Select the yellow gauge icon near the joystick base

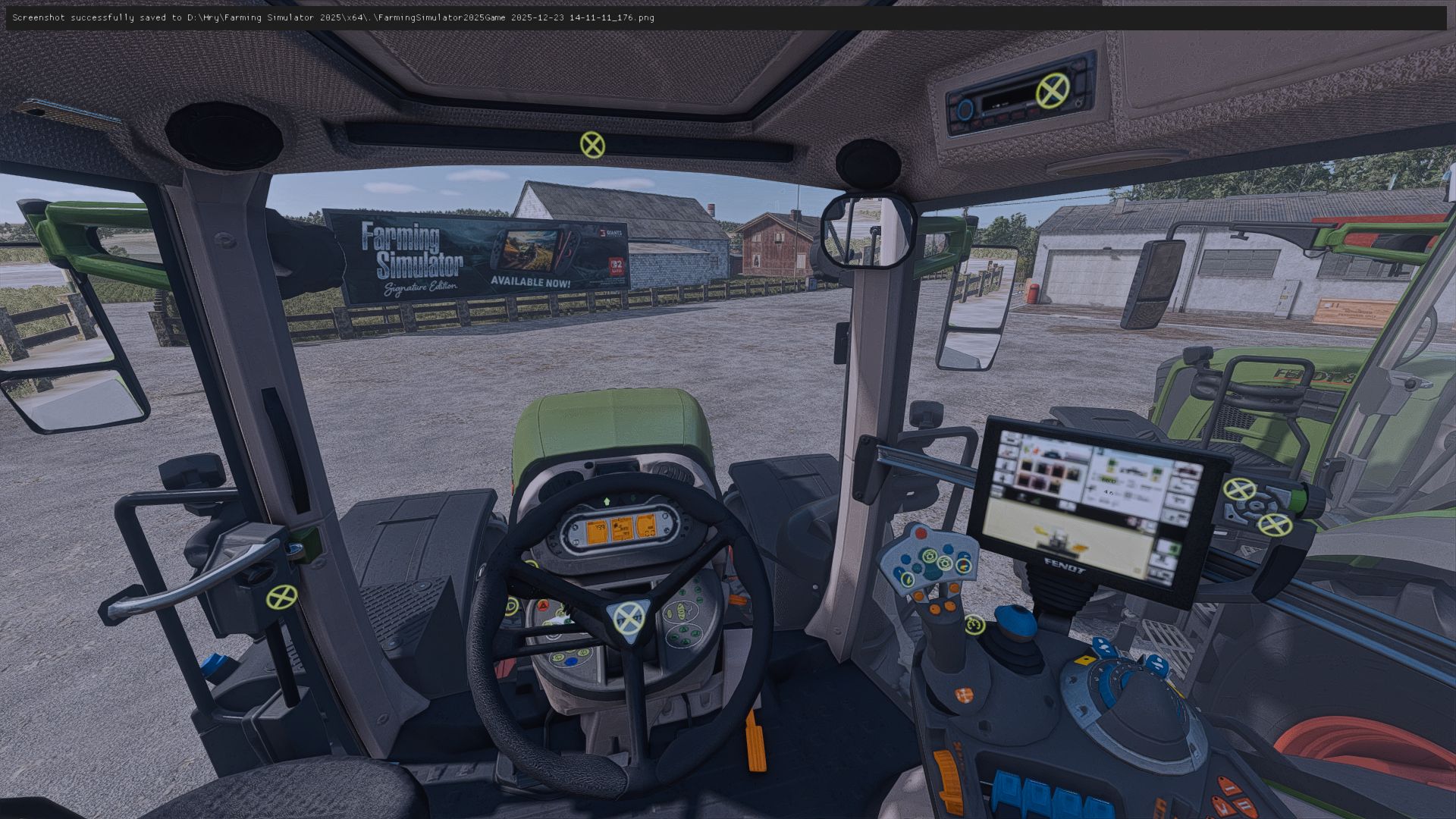click(x=975, y=625)
